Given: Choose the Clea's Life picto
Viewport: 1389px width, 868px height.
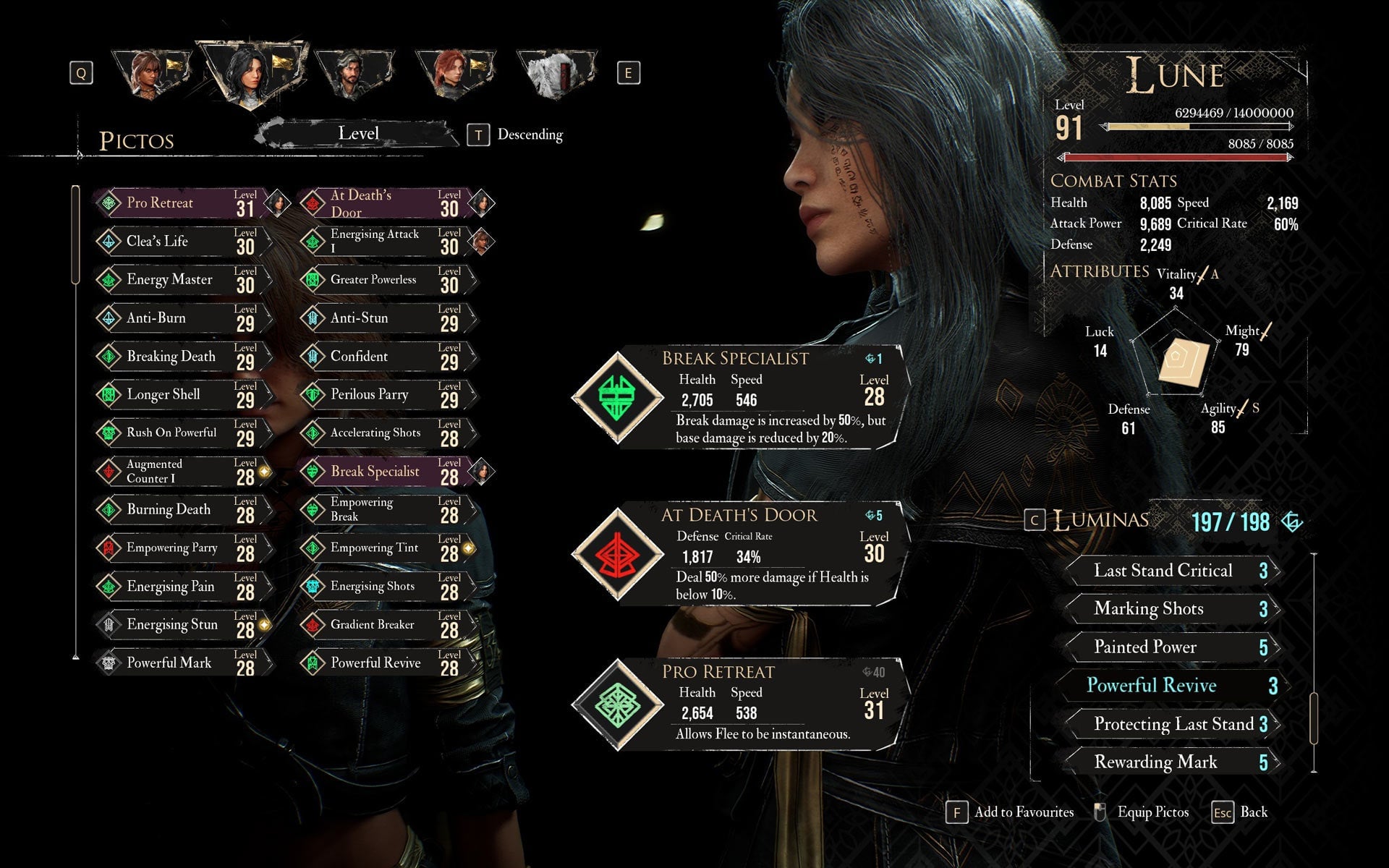Looking at the screenshot, I should [x=181, y=242].
